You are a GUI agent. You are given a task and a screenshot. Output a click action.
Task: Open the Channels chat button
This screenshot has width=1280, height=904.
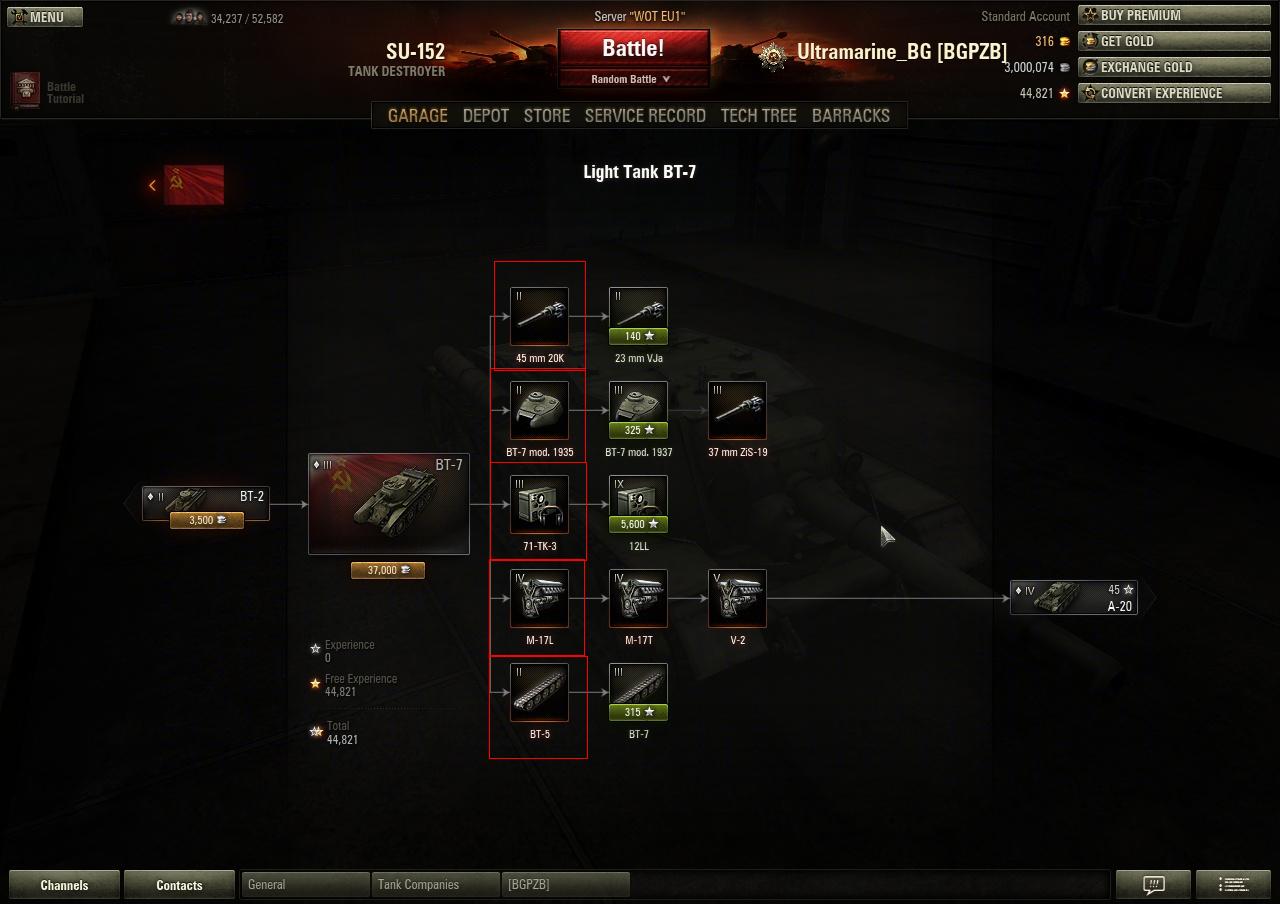pos(64,885)
